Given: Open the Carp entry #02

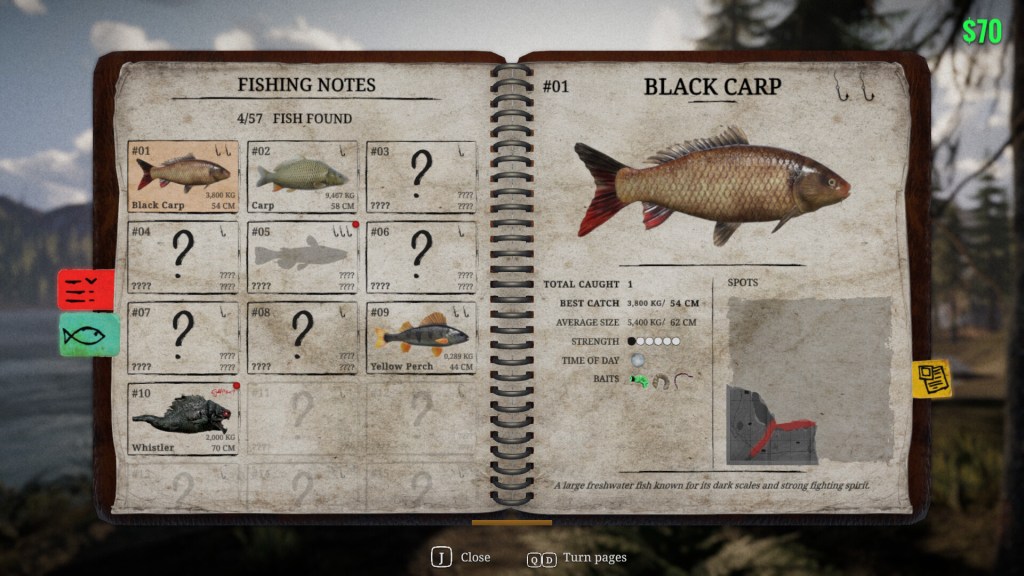Looking at the screenshot, I should tap(302, 177).
